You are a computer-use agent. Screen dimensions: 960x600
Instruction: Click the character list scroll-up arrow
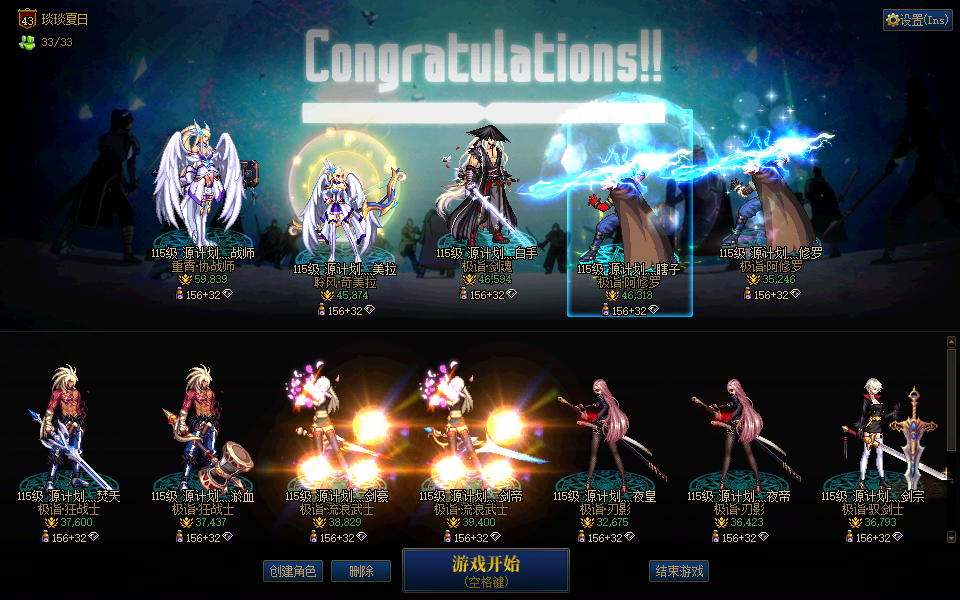pos(951,342)
